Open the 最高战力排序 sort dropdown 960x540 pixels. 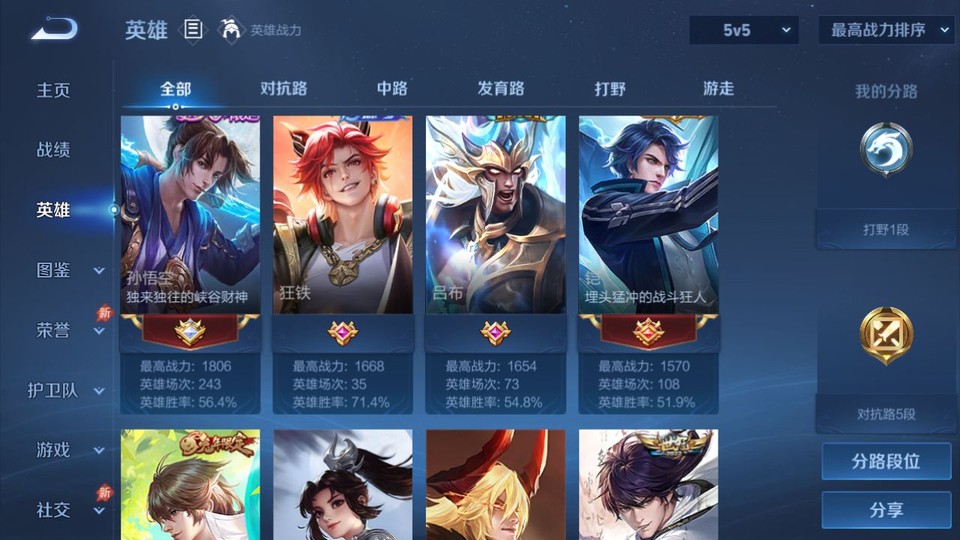[886, 30]
